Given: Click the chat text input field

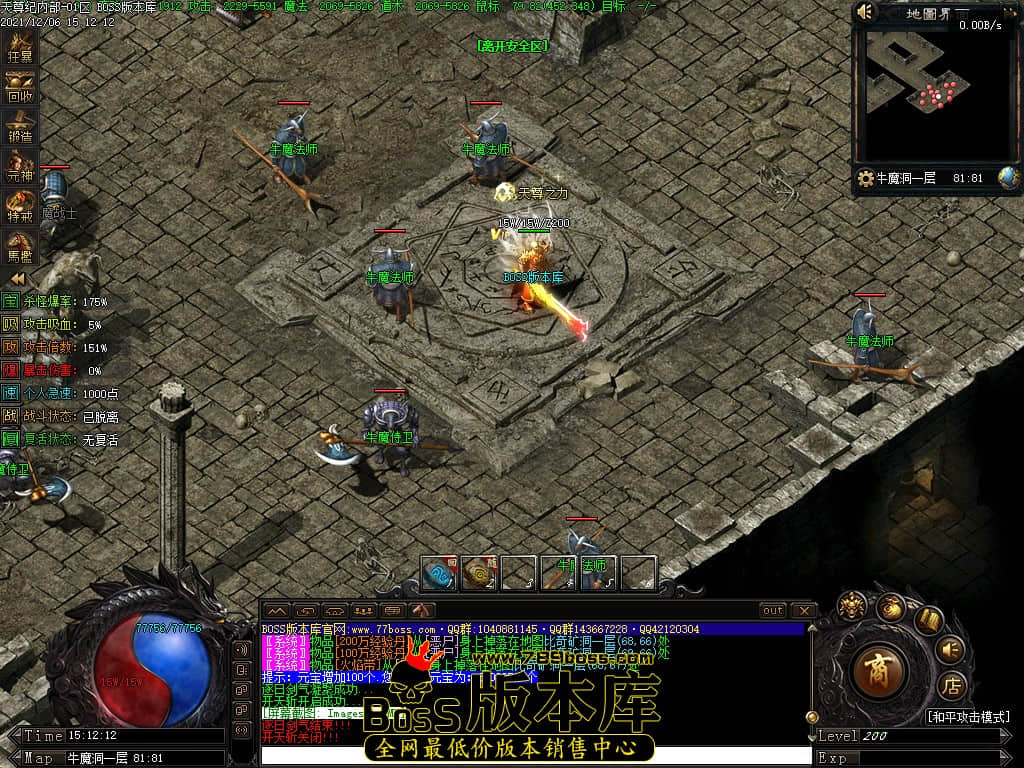Looking at the screenshot, I should [535, 756].
